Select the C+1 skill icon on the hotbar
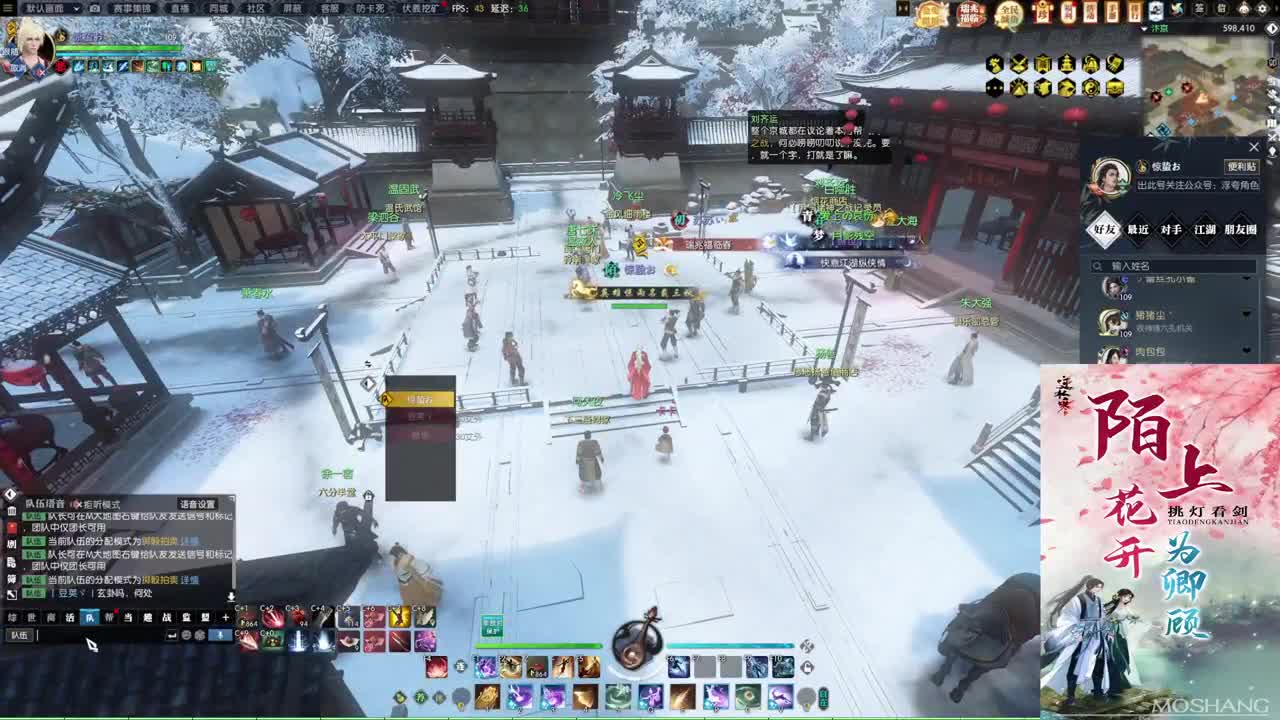This screenshot has height=720, width=1280. pyautogui.click(x=246, y=617)
